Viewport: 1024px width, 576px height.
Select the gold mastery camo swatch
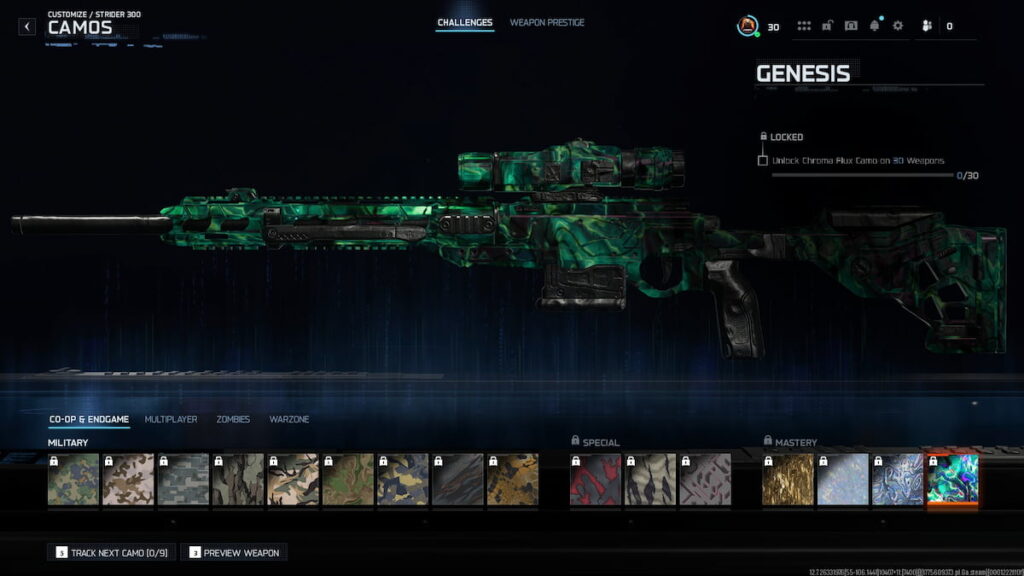[x=788, y=480]
